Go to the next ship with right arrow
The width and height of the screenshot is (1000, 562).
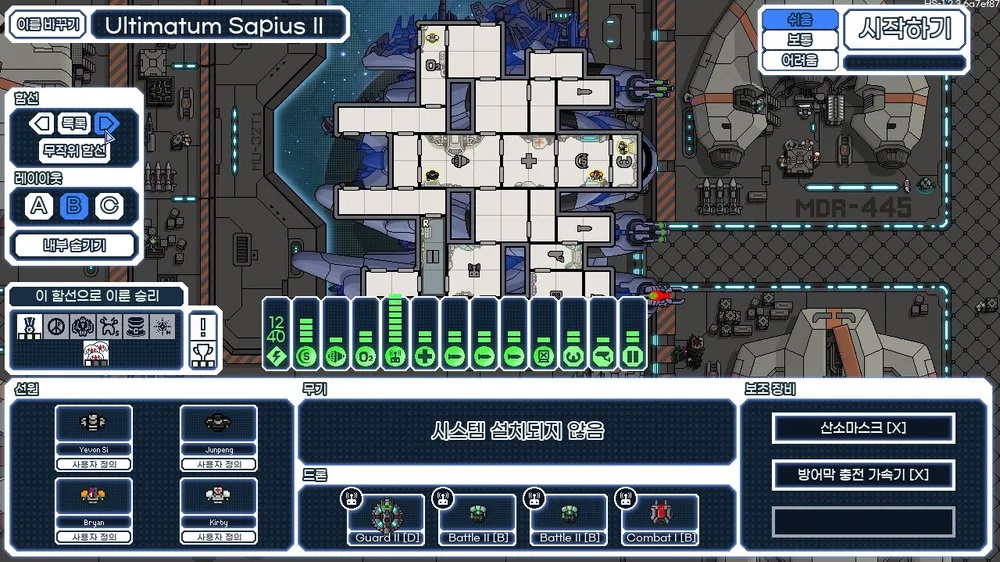(x=107, y=124)
